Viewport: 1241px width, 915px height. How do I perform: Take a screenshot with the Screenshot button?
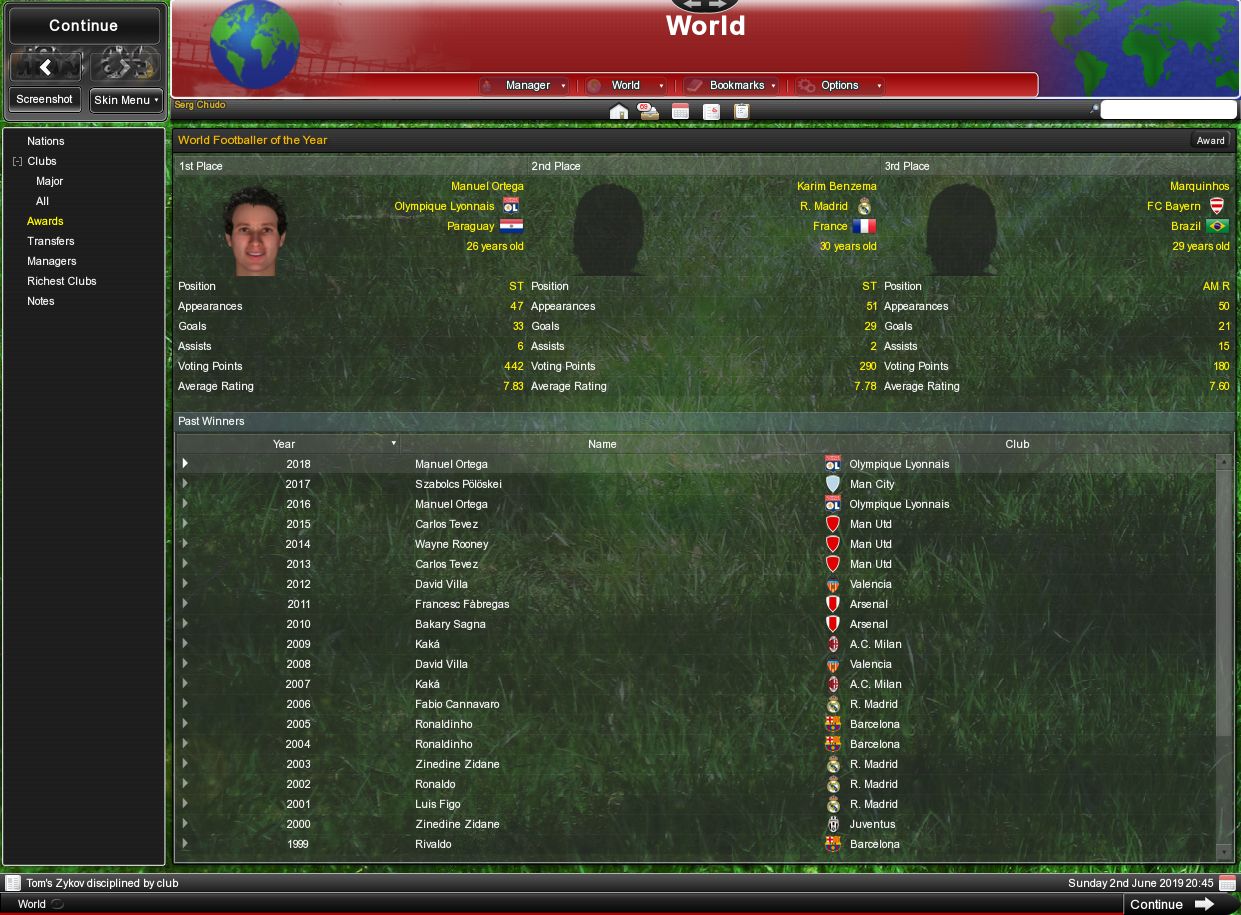click(44, 100)
